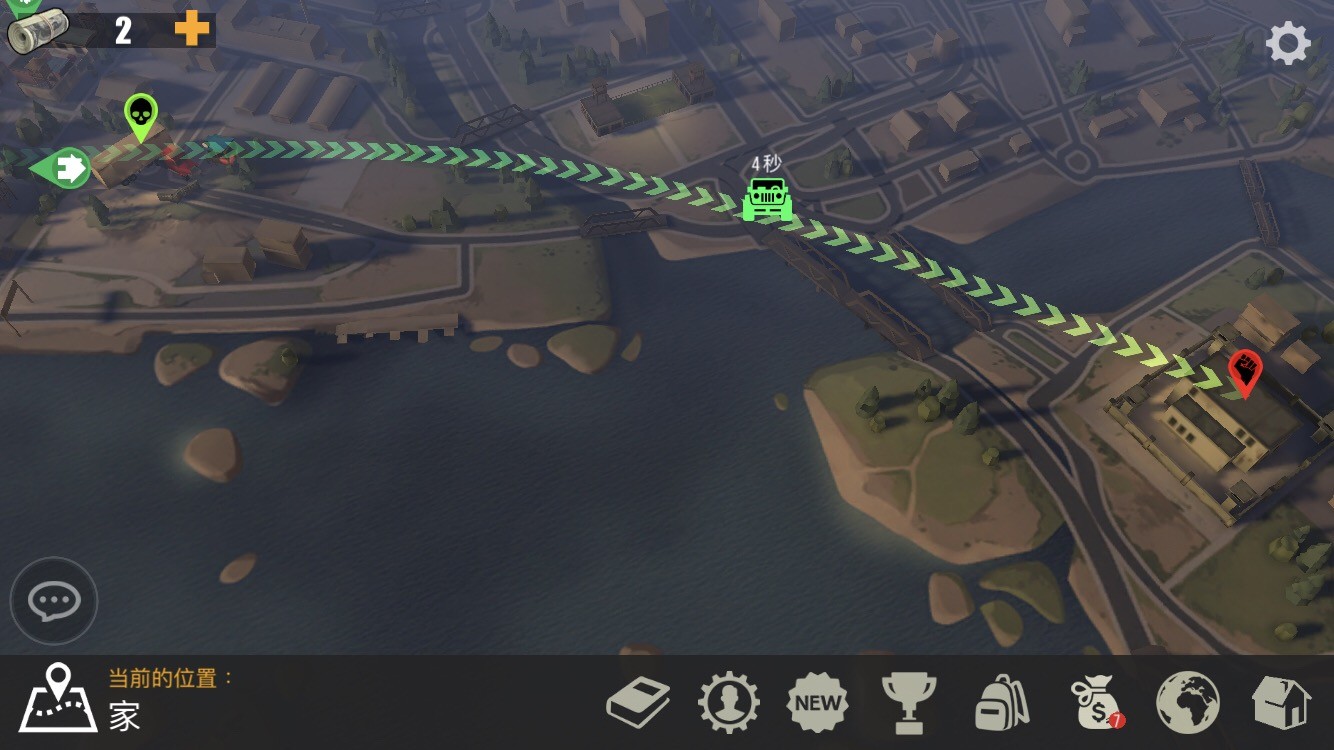This screenshot has height=750, width=1334.
Task: Open the chat bubble
Action: (54, 601)
